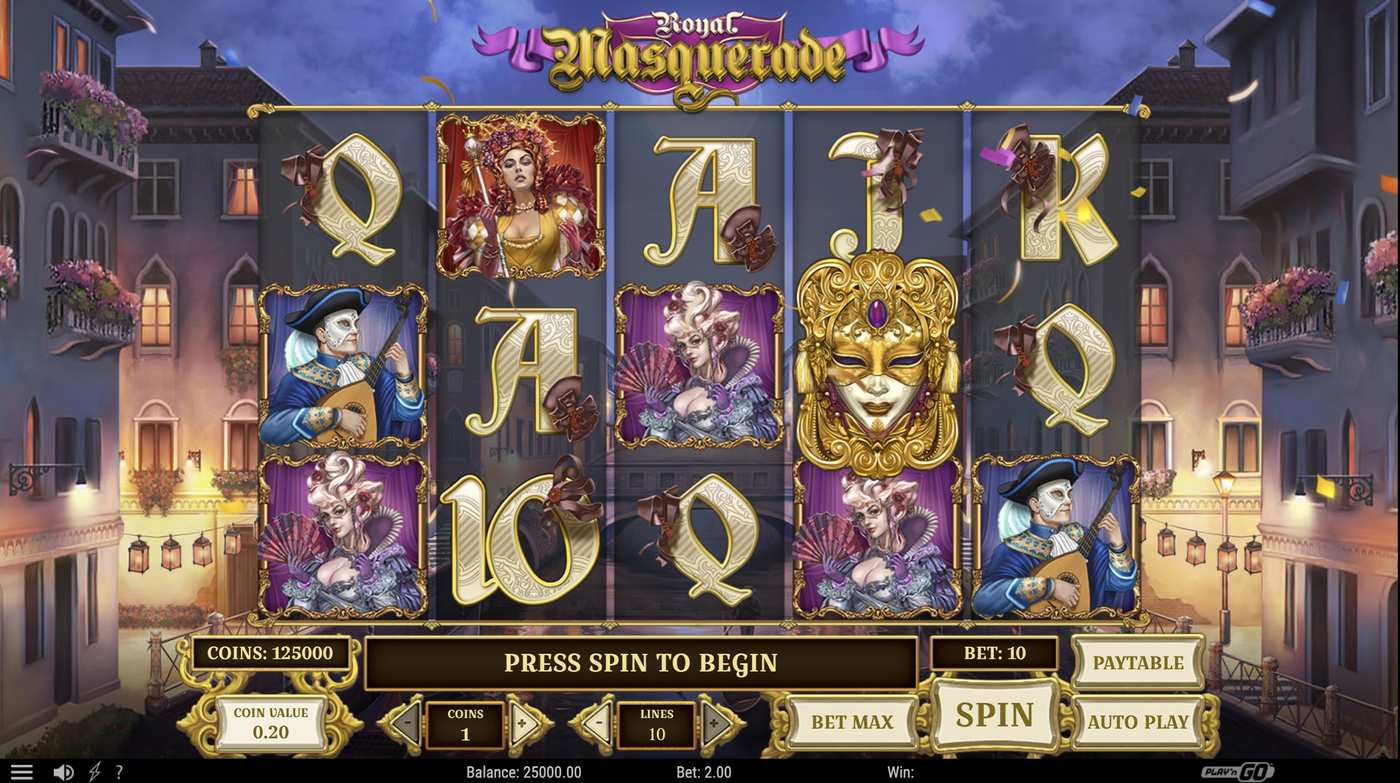Toggle AUTO PLAY mode
The height and width of the screenshot is (783, 1400).
coord(1137,721)
